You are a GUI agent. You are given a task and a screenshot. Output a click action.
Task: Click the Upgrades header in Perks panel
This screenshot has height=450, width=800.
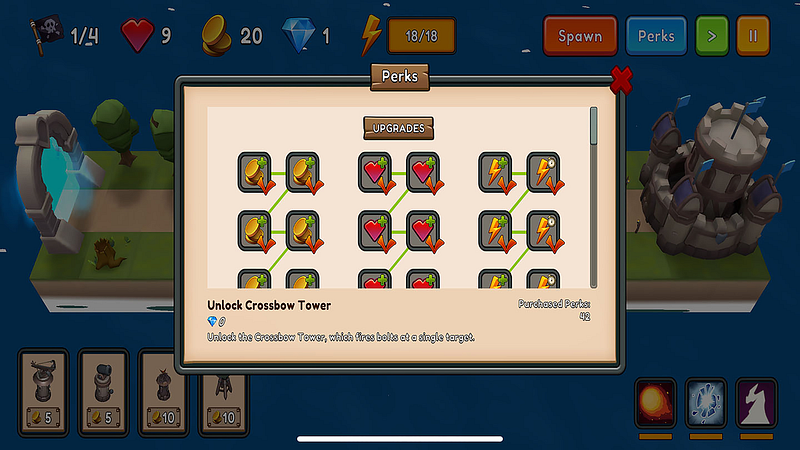pyautogui.click(x=399, y=128)
